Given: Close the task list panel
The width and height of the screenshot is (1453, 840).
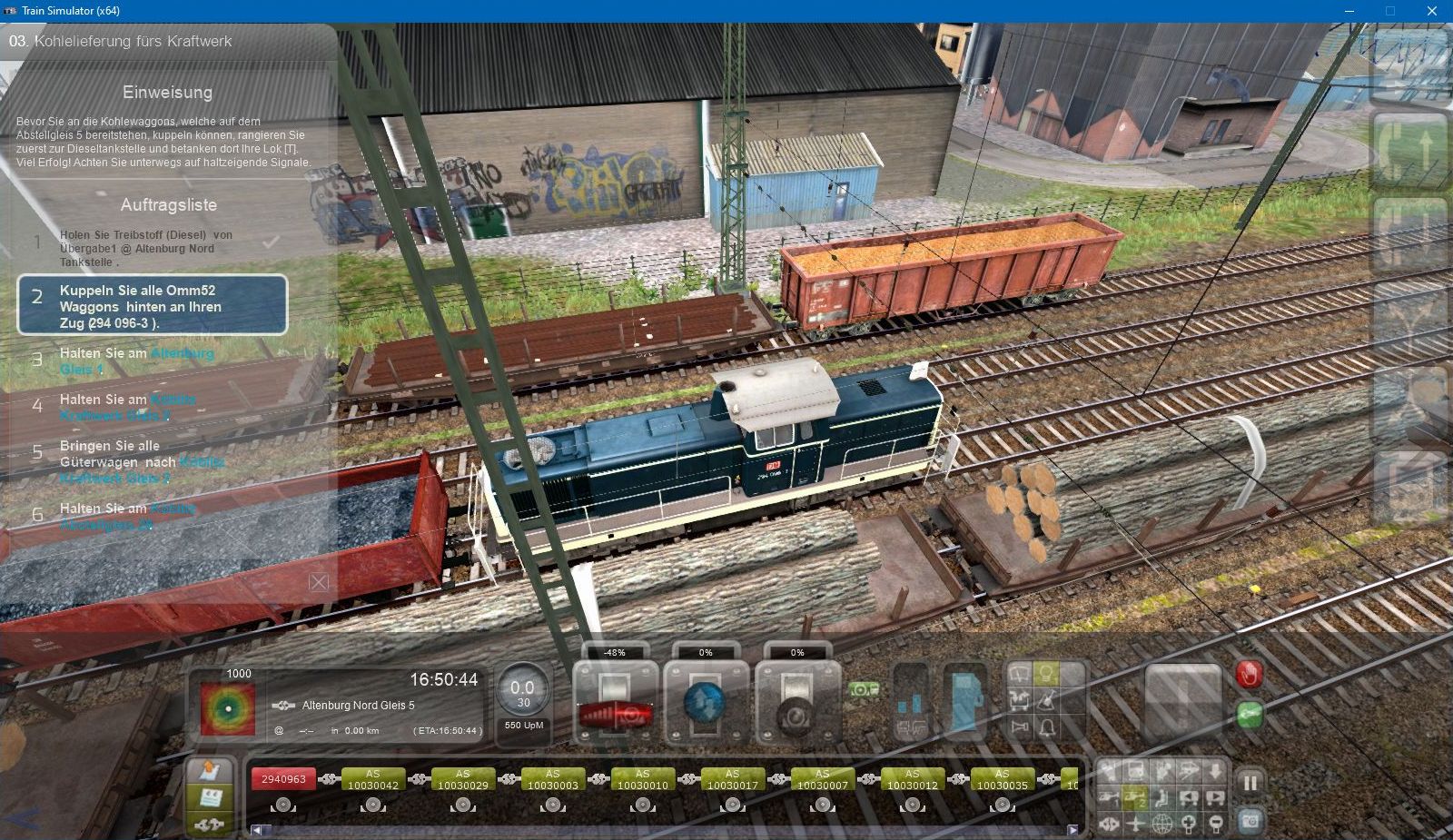Looking at the screenshot, I should (x=319, y=582).
